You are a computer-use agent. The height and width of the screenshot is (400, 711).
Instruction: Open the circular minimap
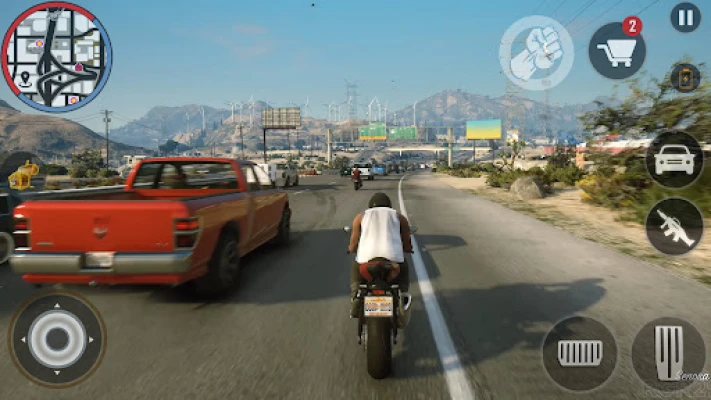[x=56, y=56]
